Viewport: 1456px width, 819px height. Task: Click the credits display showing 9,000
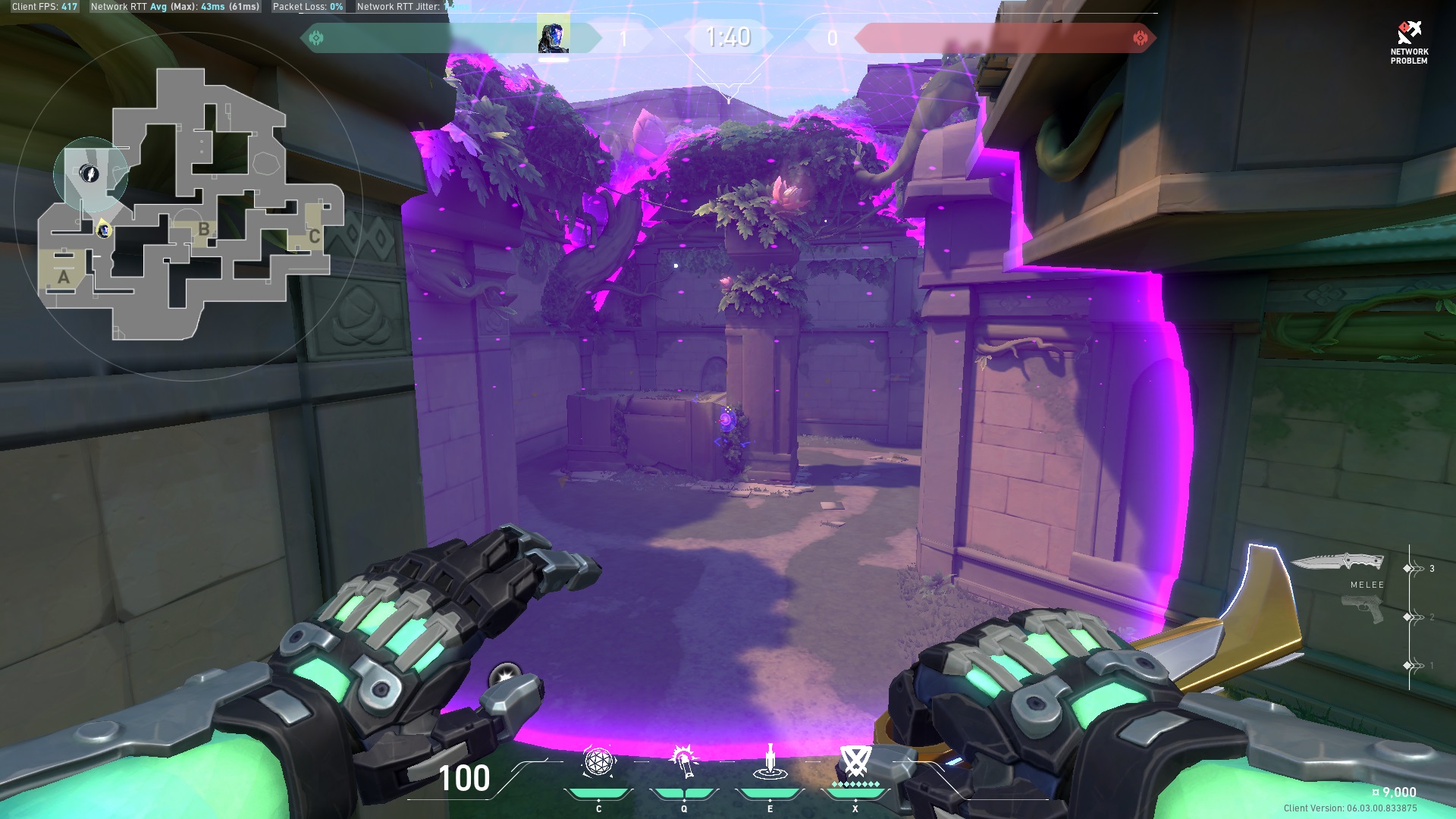point(1392,791)
